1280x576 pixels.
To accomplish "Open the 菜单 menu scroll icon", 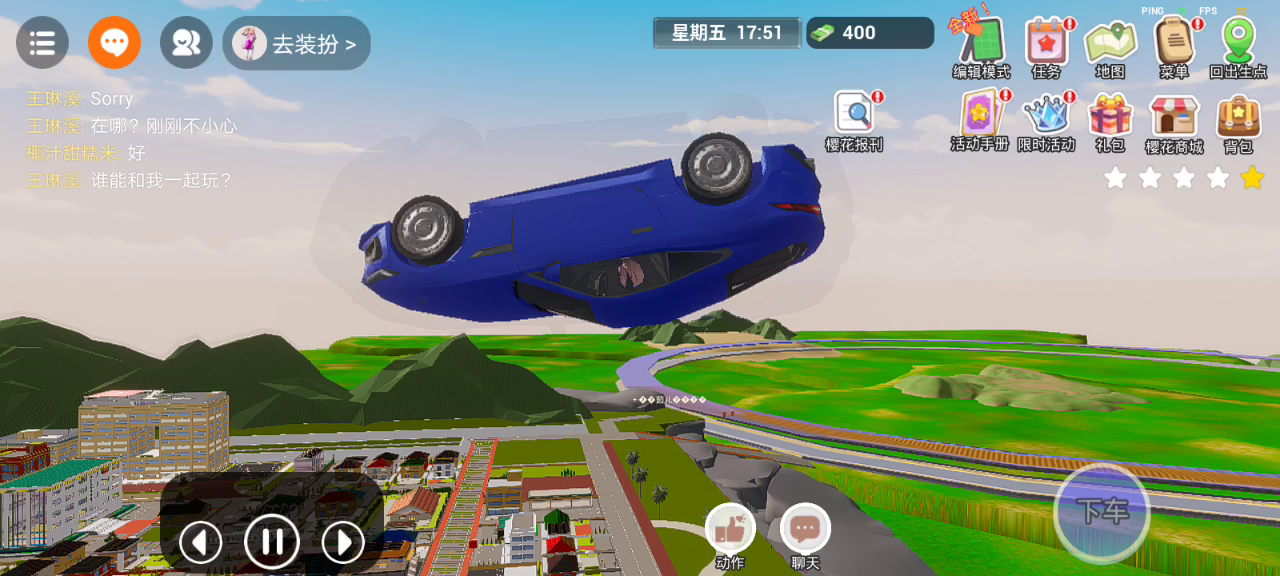I will click(1174, 43).
